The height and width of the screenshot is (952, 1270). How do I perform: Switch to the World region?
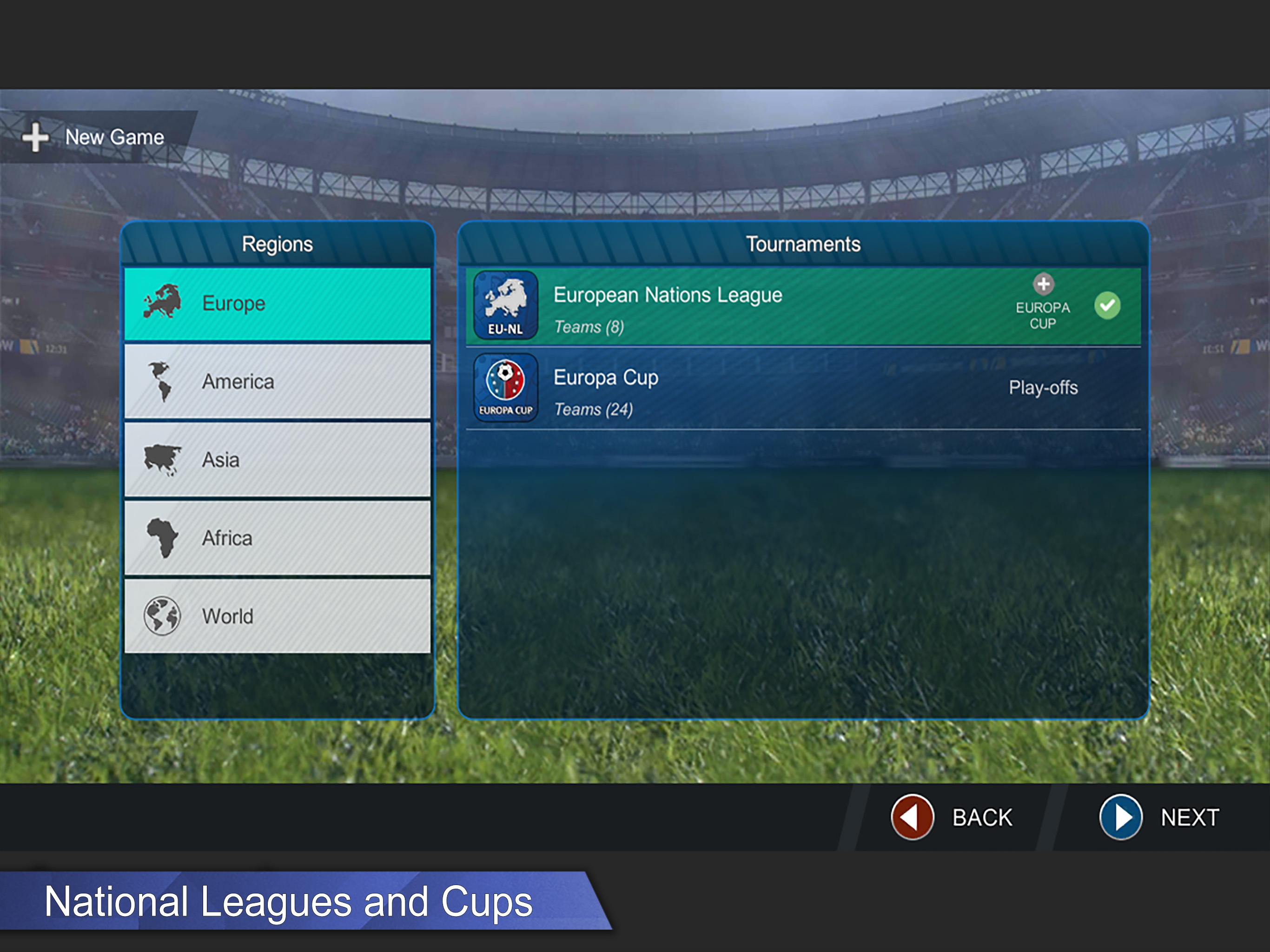click(x=278, y=616)
